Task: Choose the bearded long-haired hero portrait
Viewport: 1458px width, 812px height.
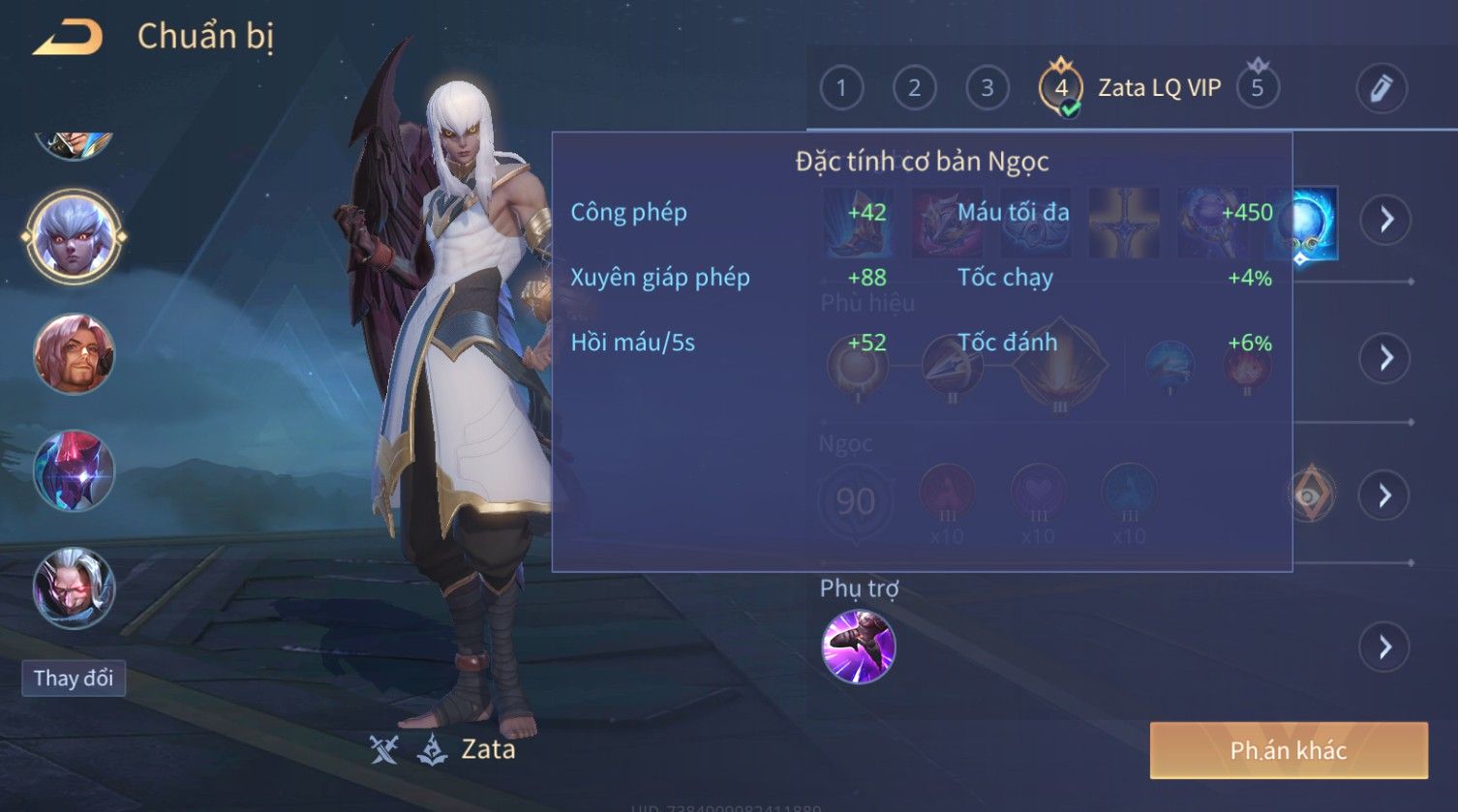Action: 74,353
